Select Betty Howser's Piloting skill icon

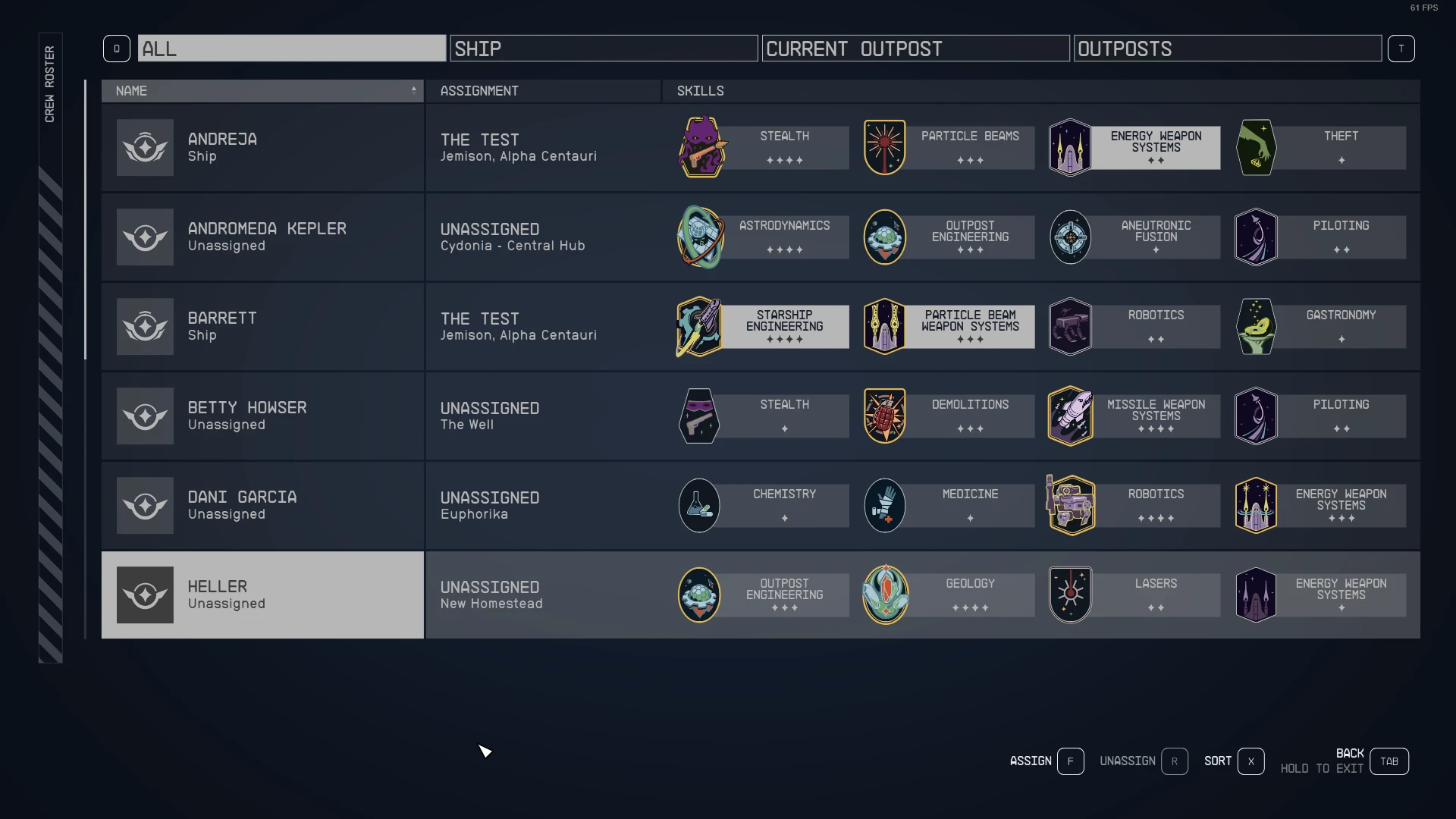[x=1255, y=416]
